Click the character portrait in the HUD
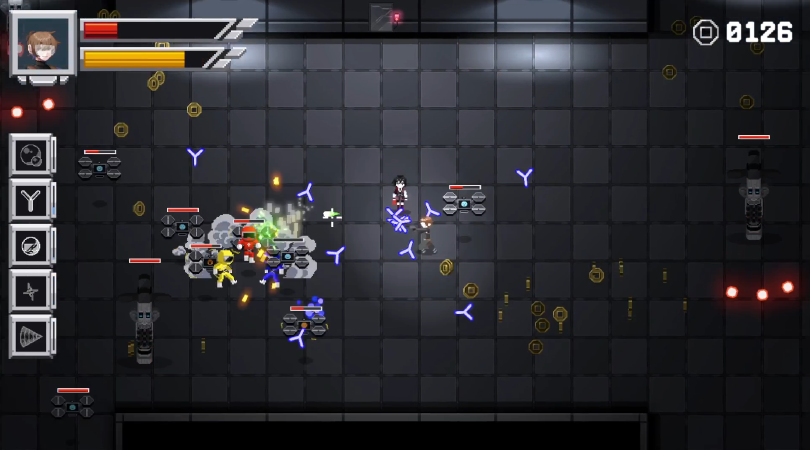The width and height of the screenshot is (810, 450). pyautogui.click(x=43, y=43)
